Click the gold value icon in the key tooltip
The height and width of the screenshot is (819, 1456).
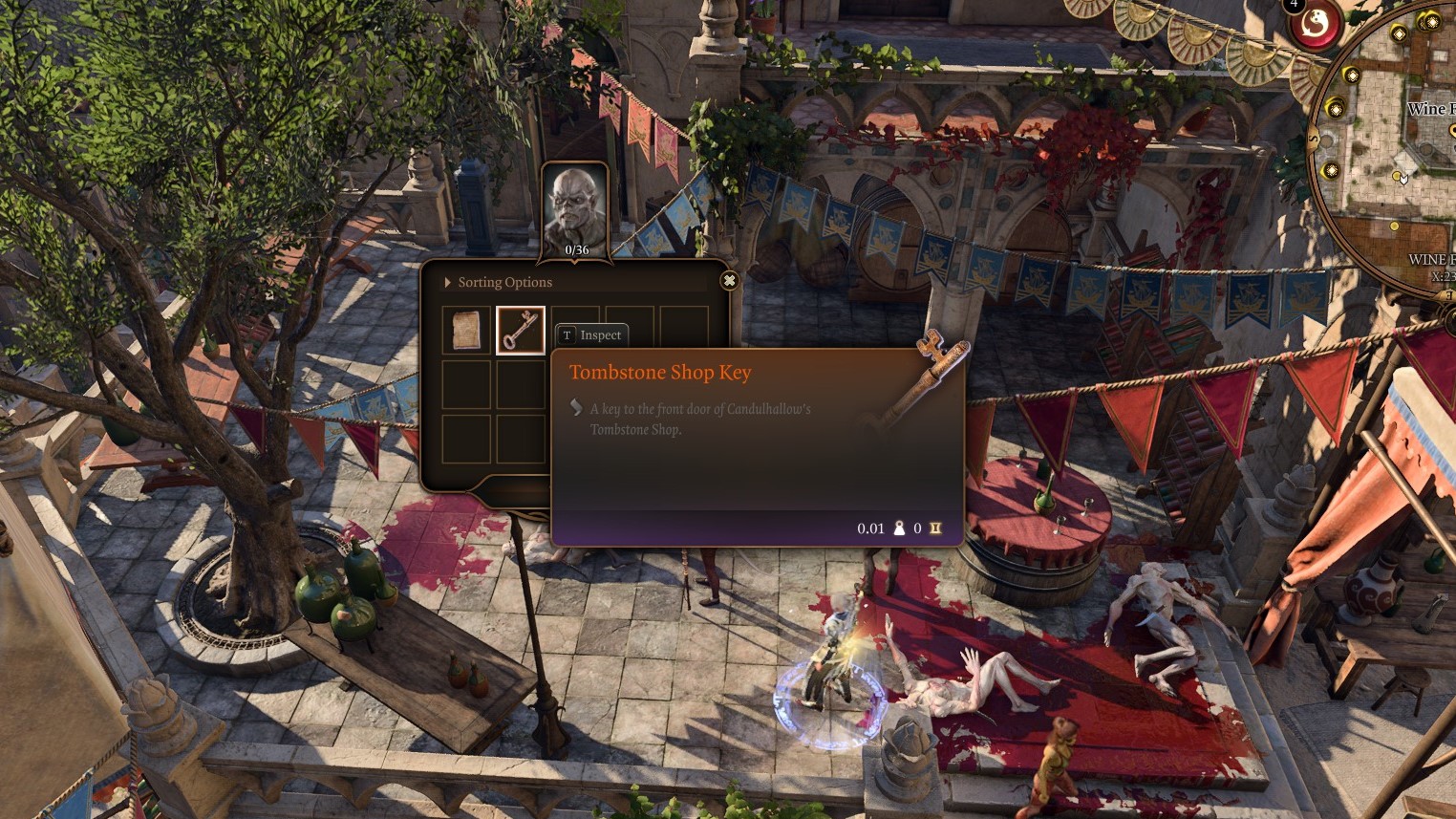click(x=934, y=528)
